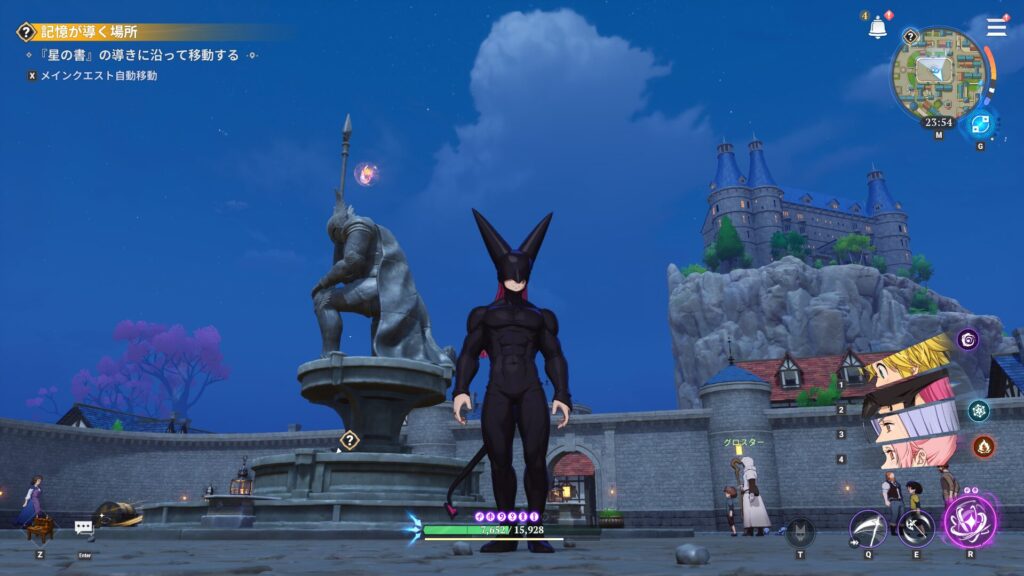This screenshot has height=576, width=1024.
Task: Open the main hamburger menu
Action: [996, 27]
